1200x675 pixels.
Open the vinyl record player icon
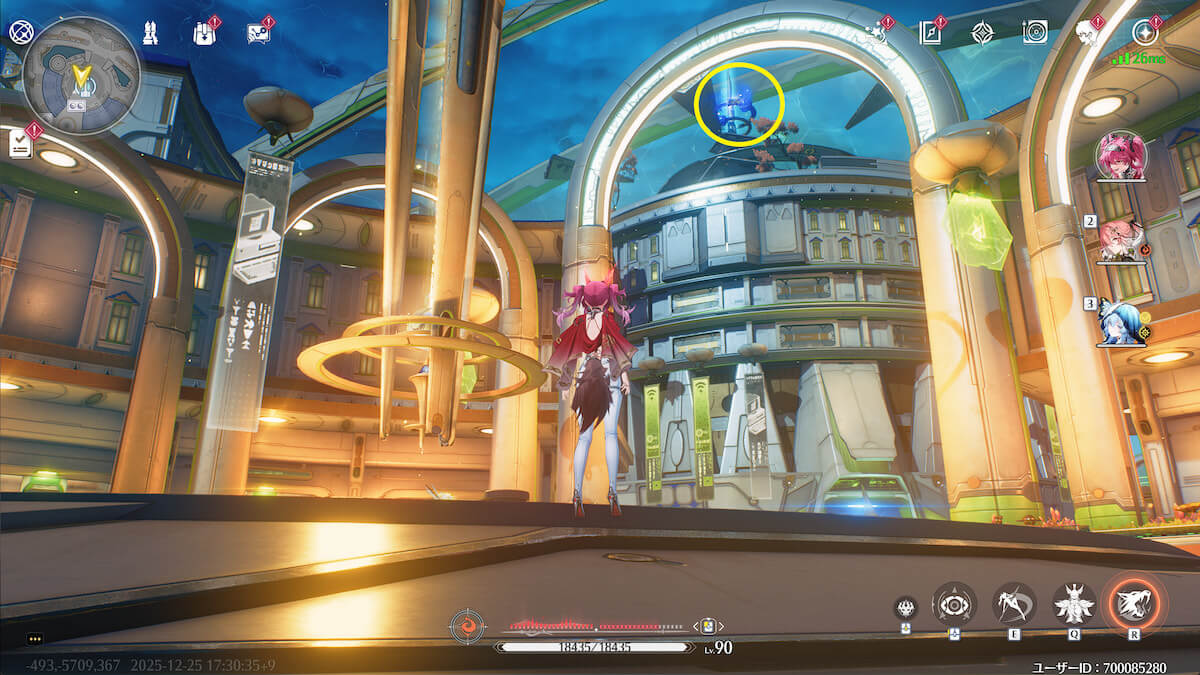(x=1035, y=33)
